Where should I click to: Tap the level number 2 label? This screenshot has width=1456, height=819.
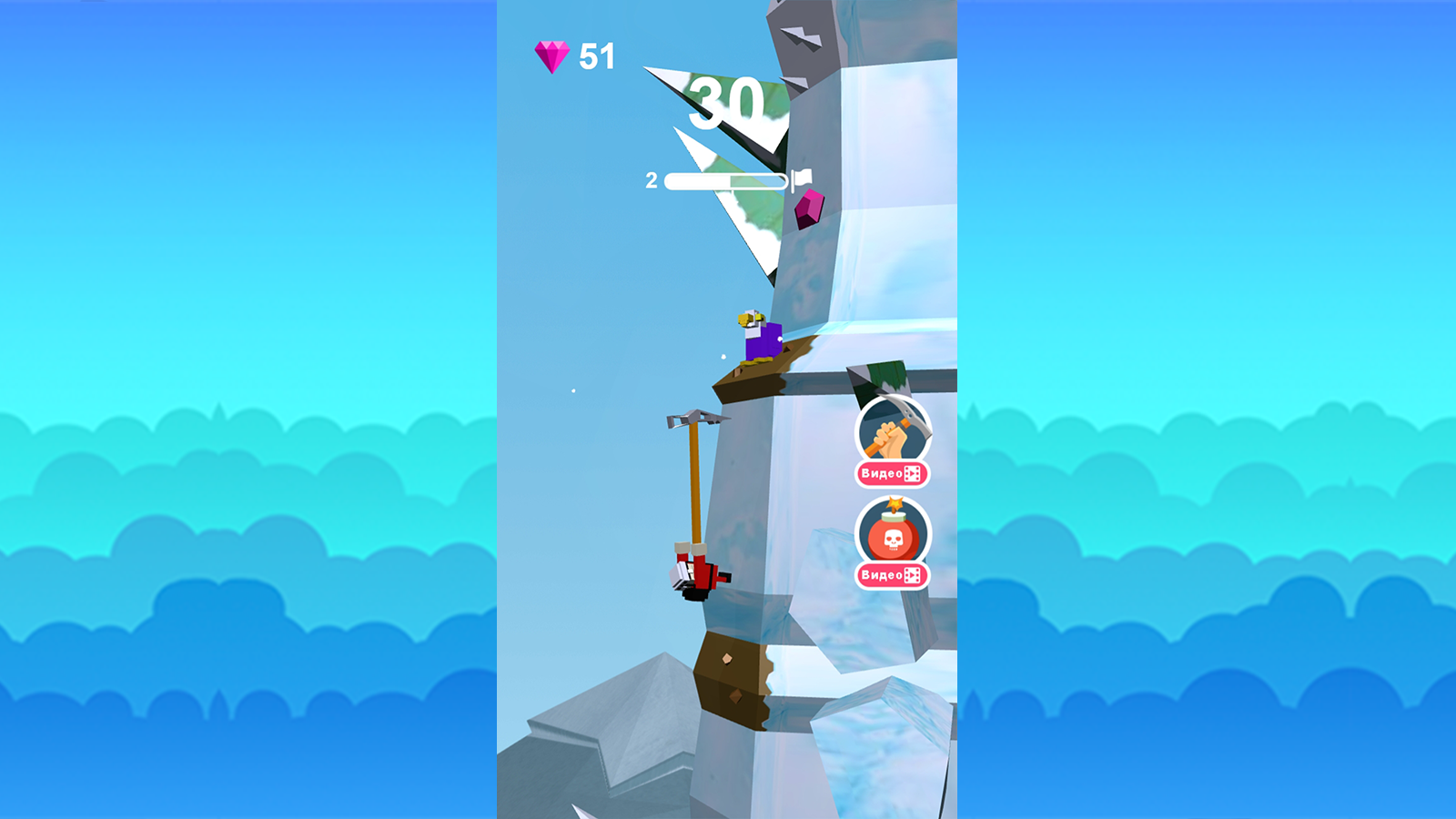652,179
